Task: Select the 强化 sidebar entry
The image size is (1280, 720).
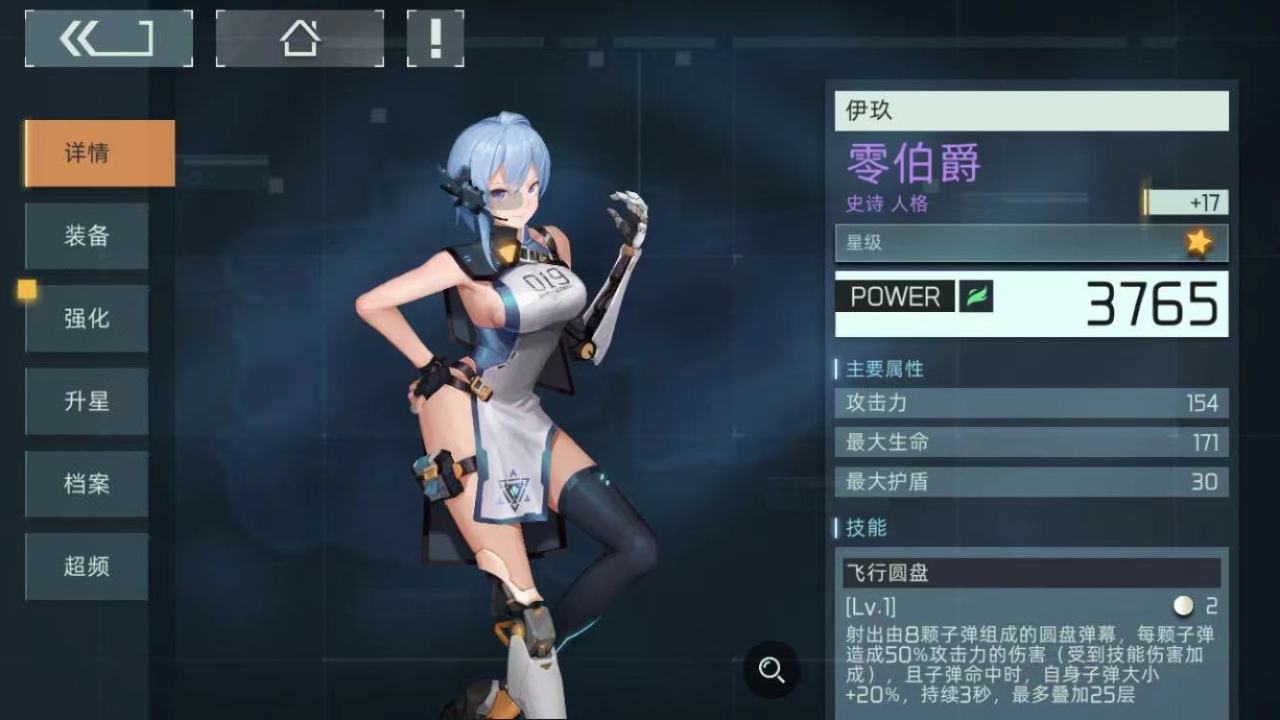Action: pos(86,318)
